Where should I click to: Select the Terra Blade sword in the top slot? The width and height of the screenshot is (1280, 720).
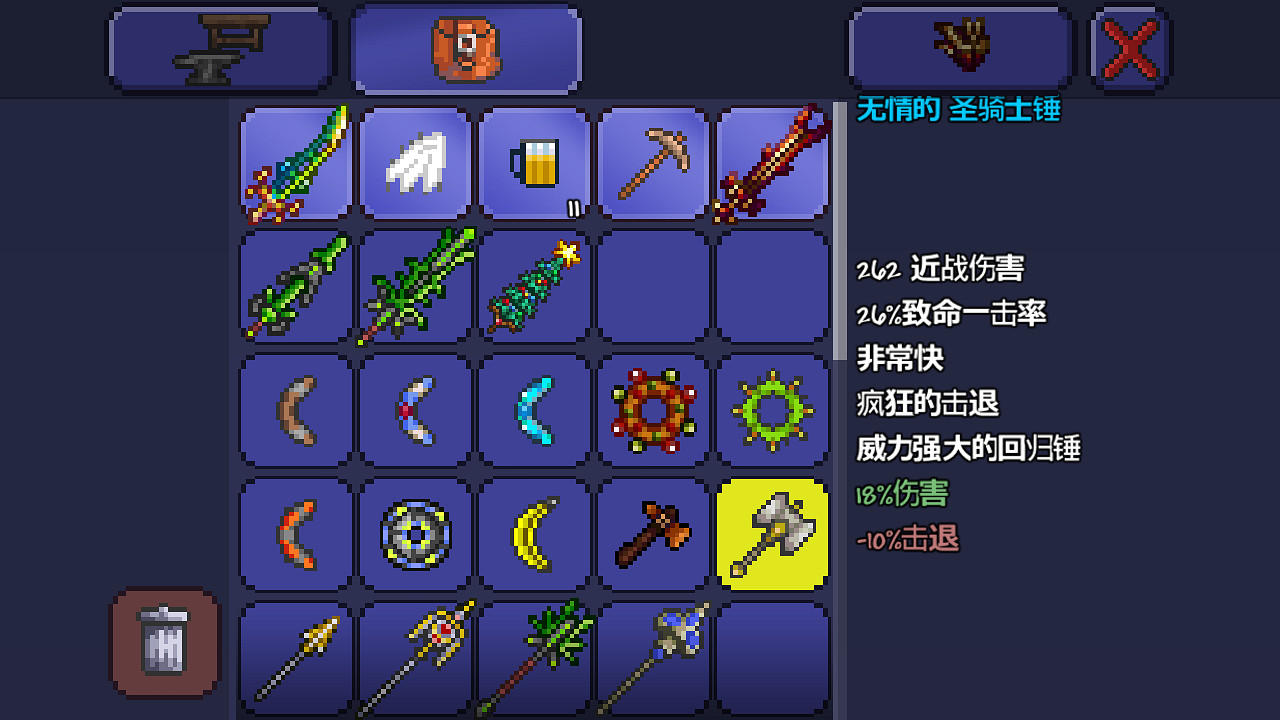coord(295,164)
